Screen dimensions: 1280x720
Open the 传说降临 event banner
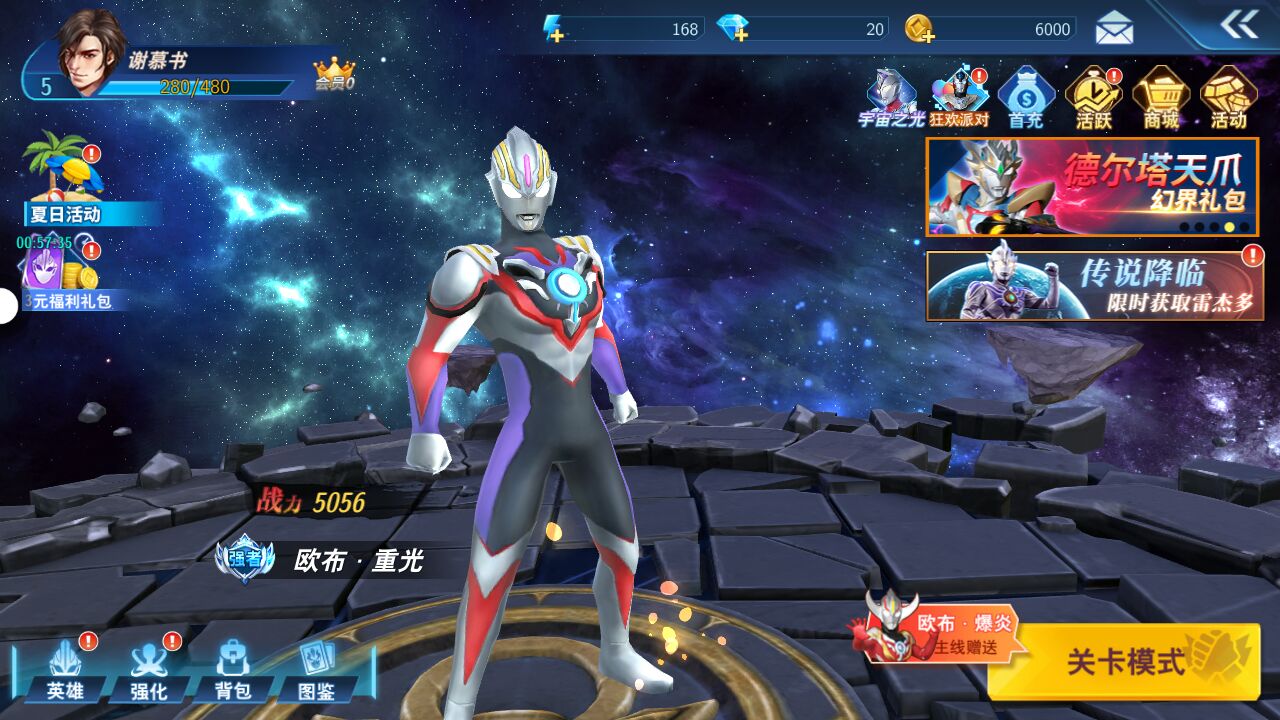pos(1094,285)
